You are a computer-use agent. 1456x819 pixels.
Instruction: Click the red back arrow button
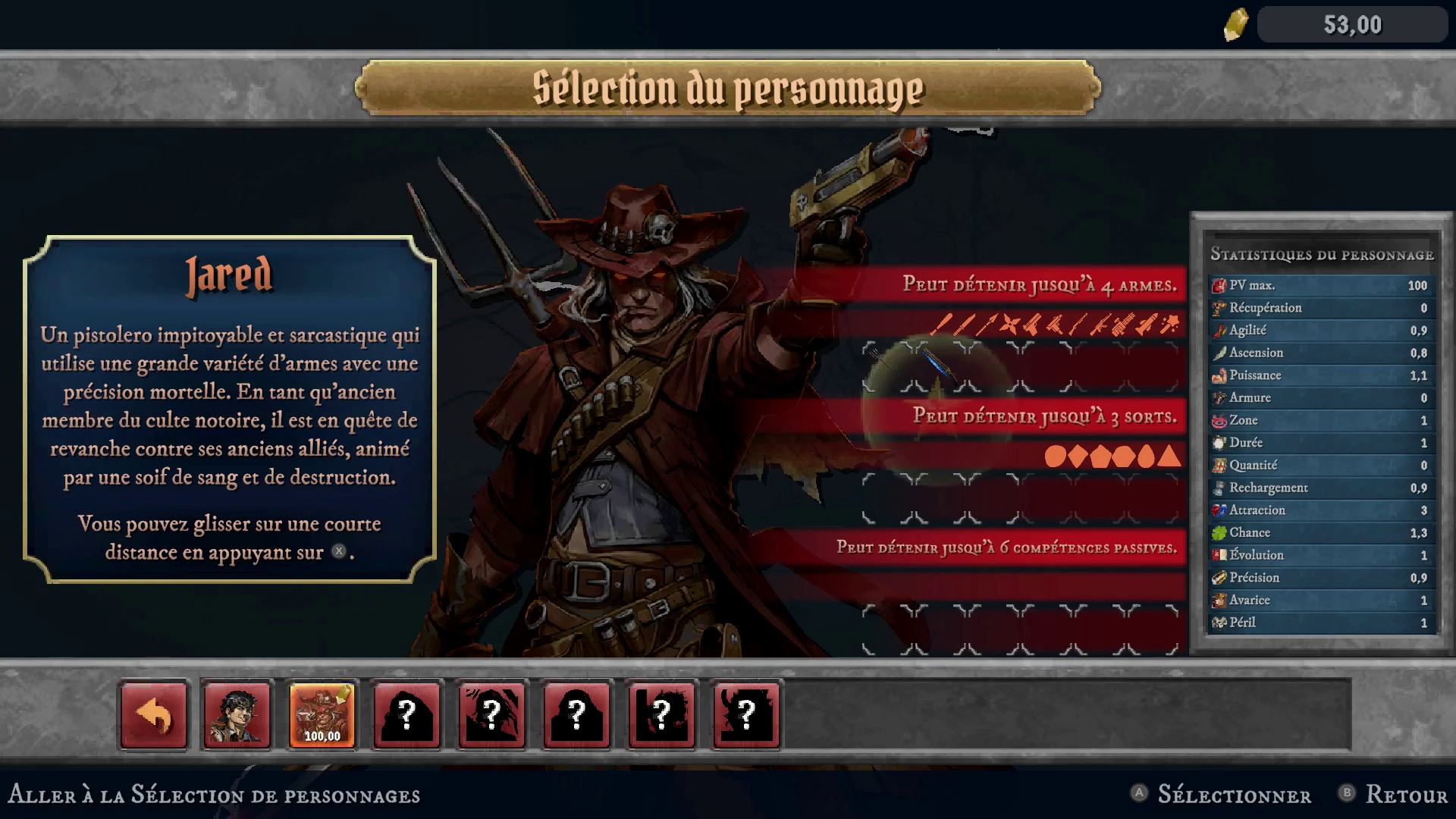tap(154, 717)
